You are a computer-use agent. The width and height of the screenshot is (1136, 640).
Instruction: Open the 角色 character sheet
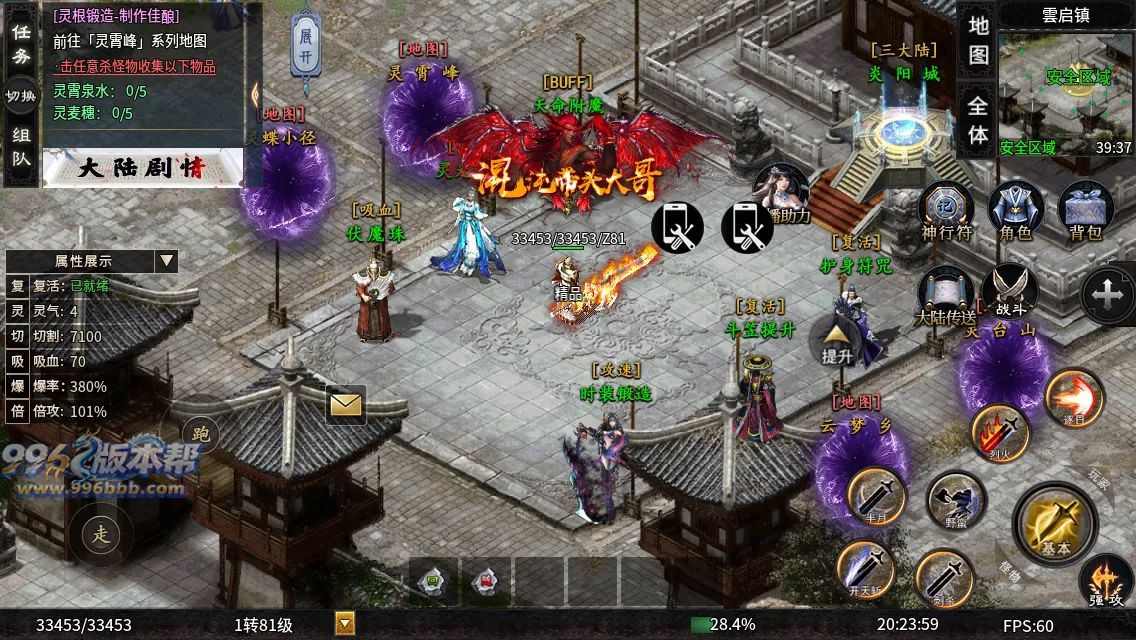pos(1015,211)
